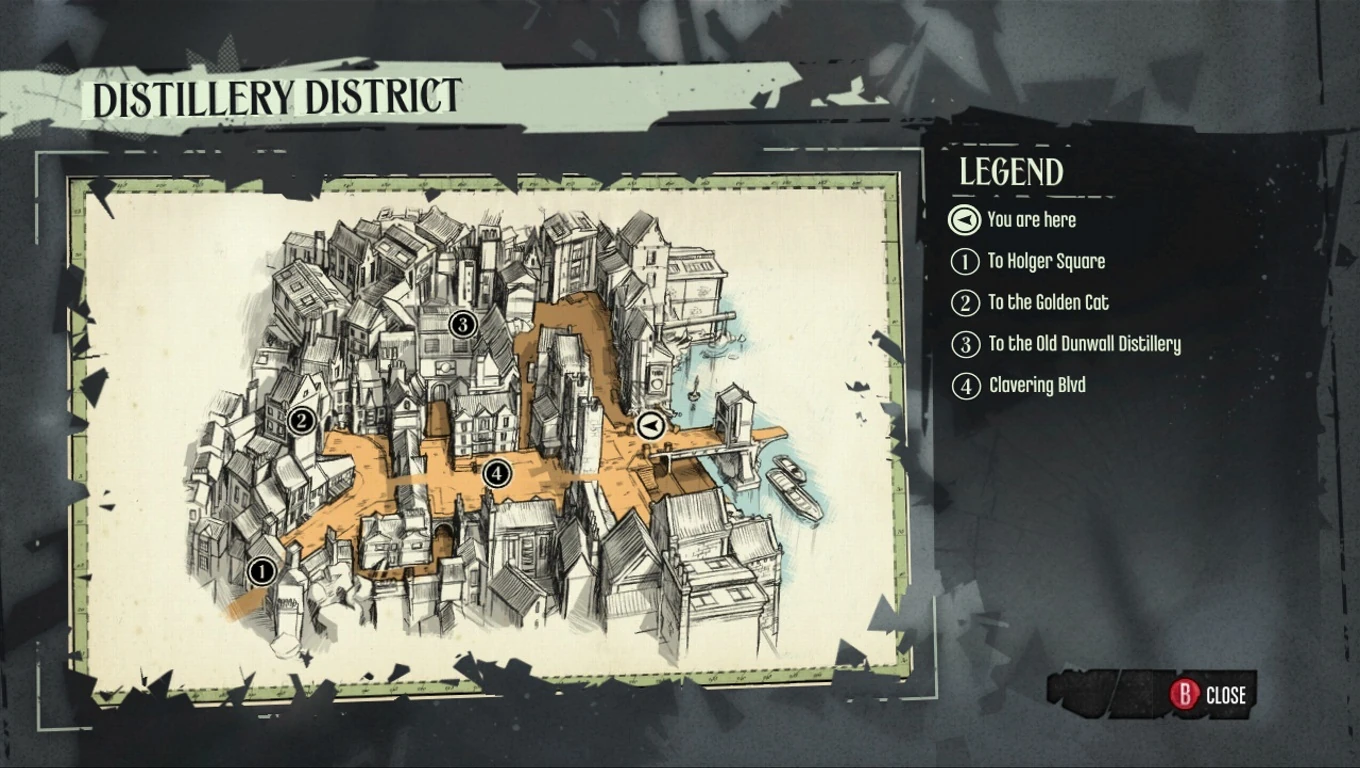
Task: Select map marker 2 for the Golden Cat
Action: pos(300,421)
